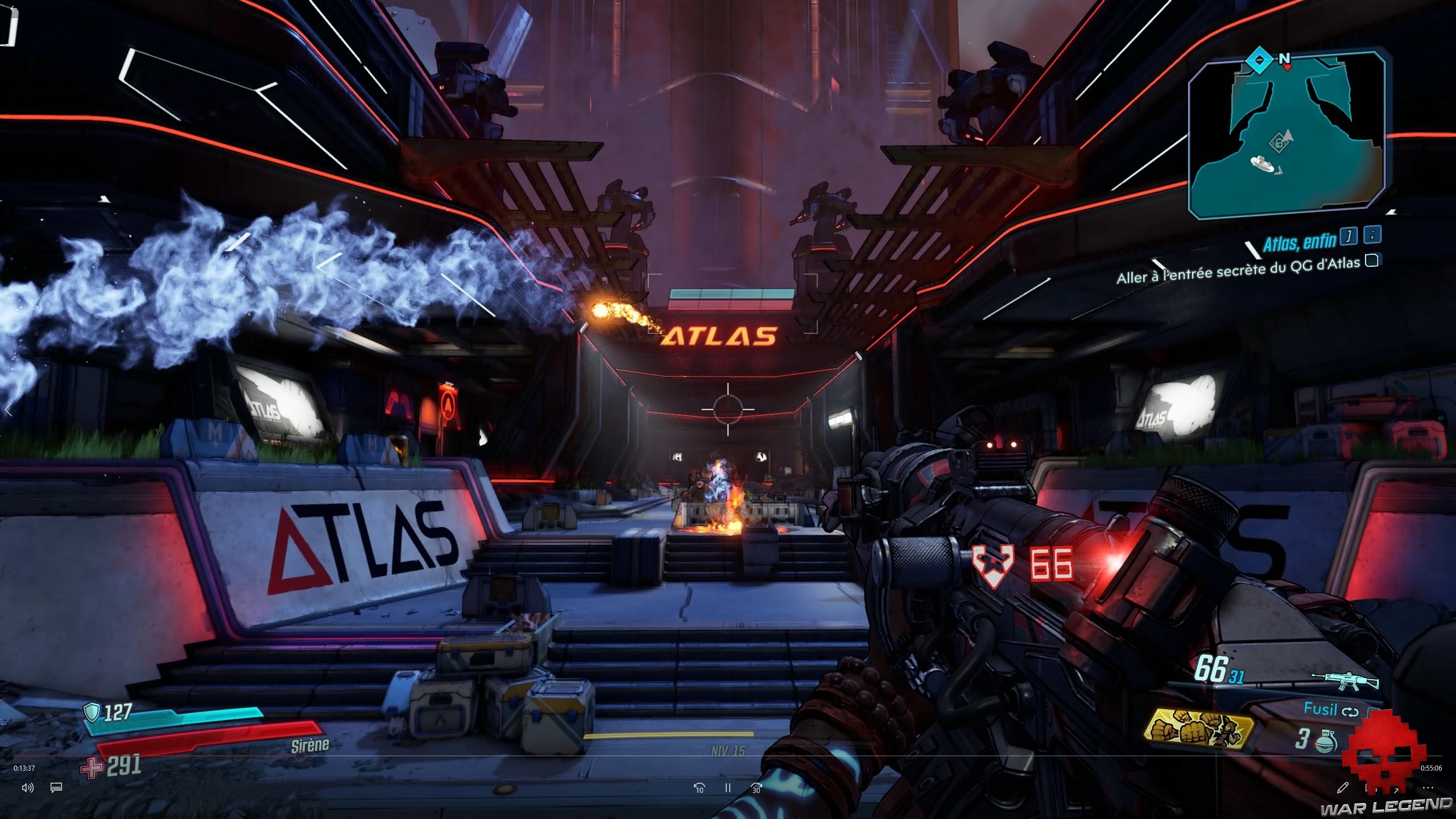Viewport: 1456px width, 819px height.
Task: Click the grenade icon
Action: [1326, 742]
